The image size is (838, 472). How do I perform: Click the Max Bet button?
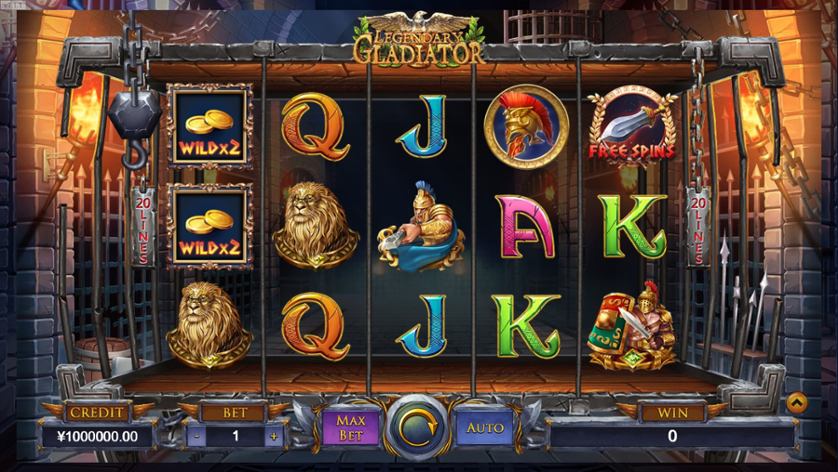(351, 427)
